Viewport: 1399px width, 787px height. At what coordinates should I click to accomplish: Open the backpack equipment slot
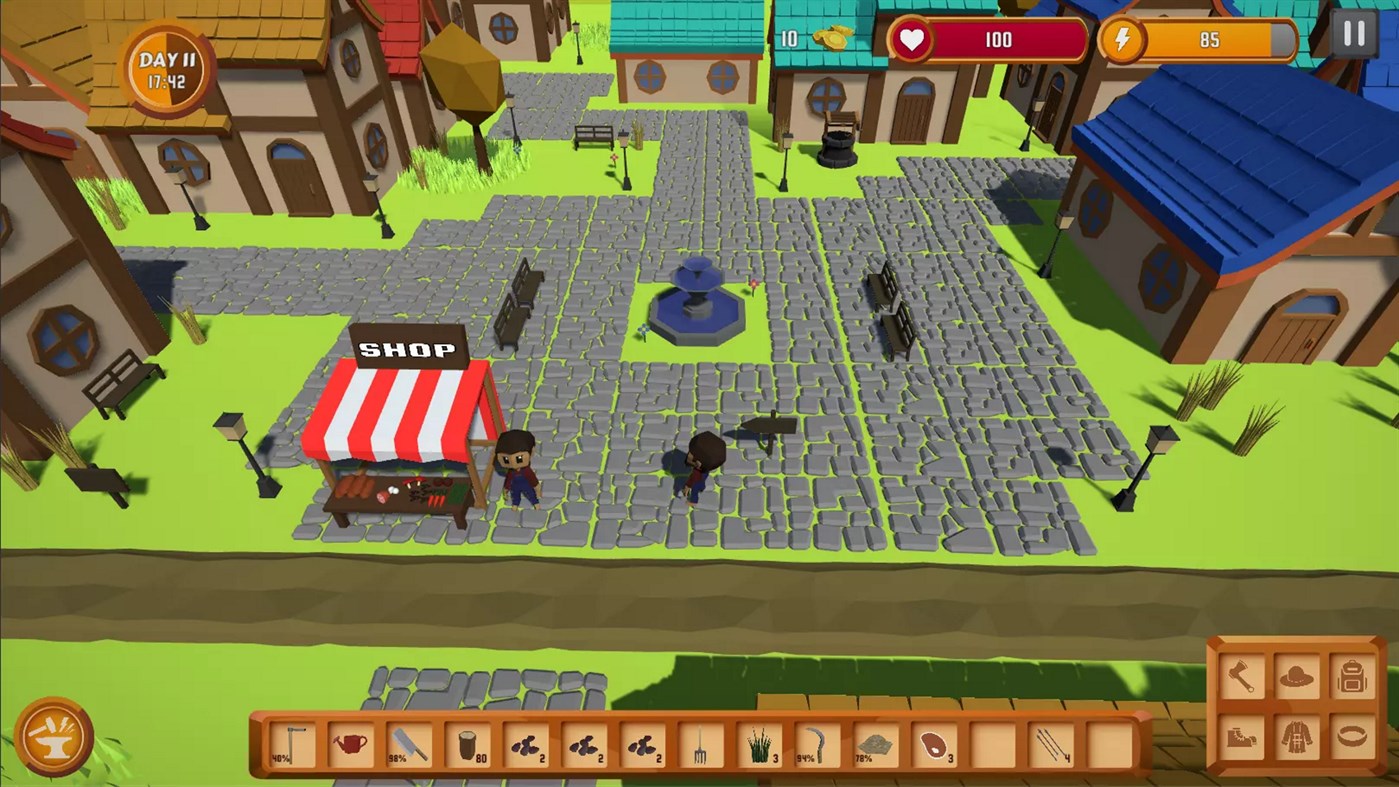pos(1352,675)
